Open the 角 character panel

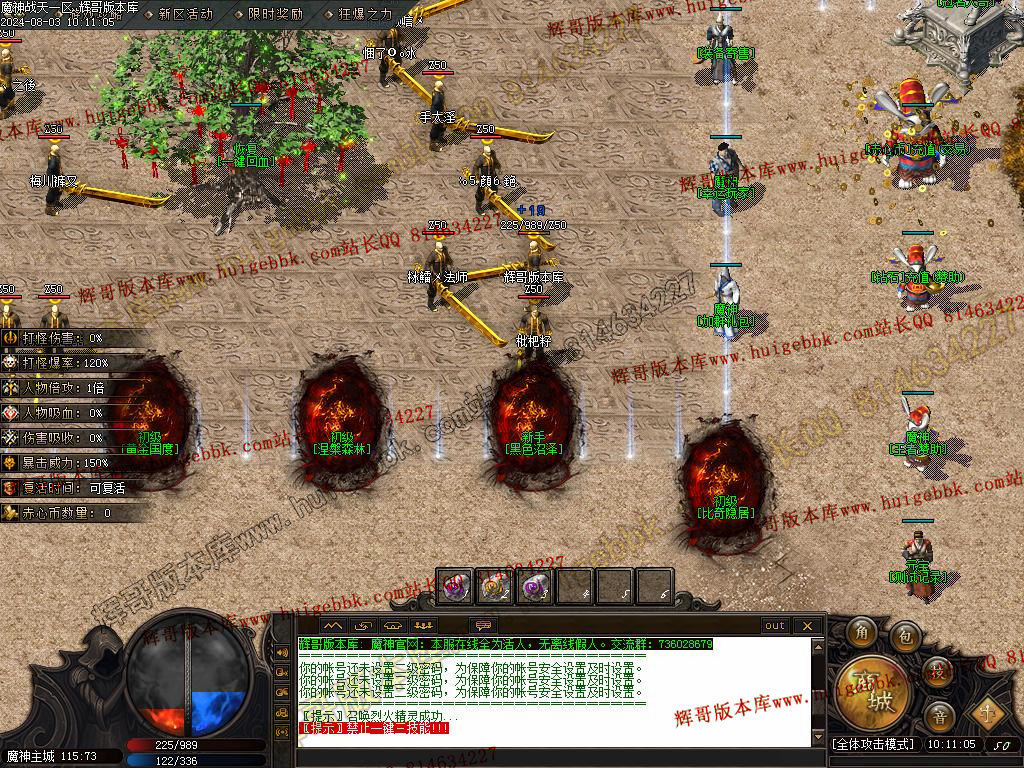click(863, 632)
